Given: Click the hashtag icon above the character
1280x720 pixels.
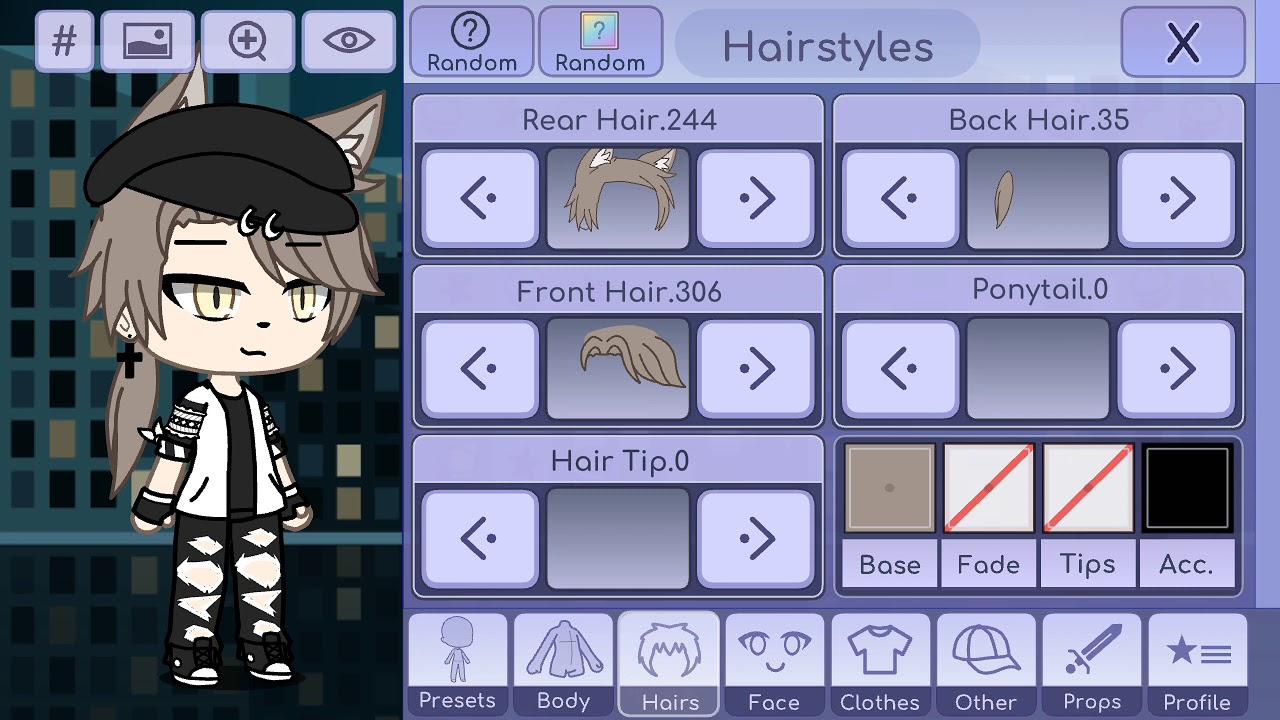Looking at the screenshot, I should pyautogui.click(x=64, y=41).
